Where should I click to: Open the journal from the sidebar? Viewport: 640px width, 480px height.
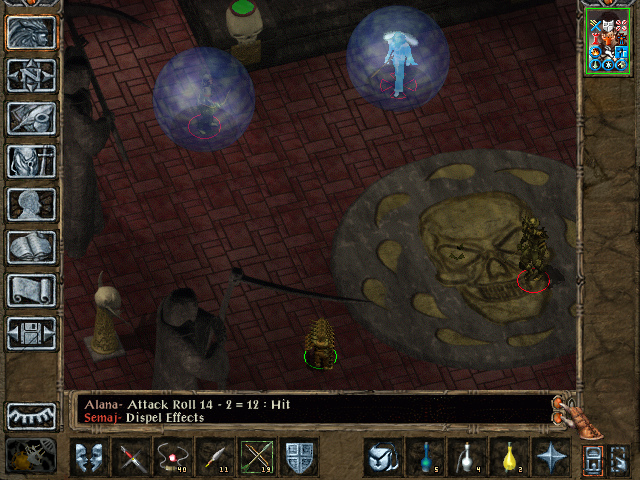(x=31, y=118)
